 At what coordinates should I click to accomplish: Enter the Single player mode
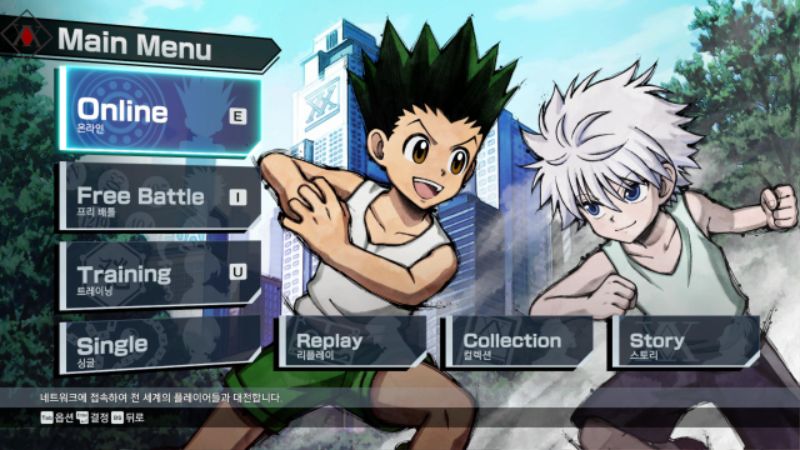coord(158,346)
